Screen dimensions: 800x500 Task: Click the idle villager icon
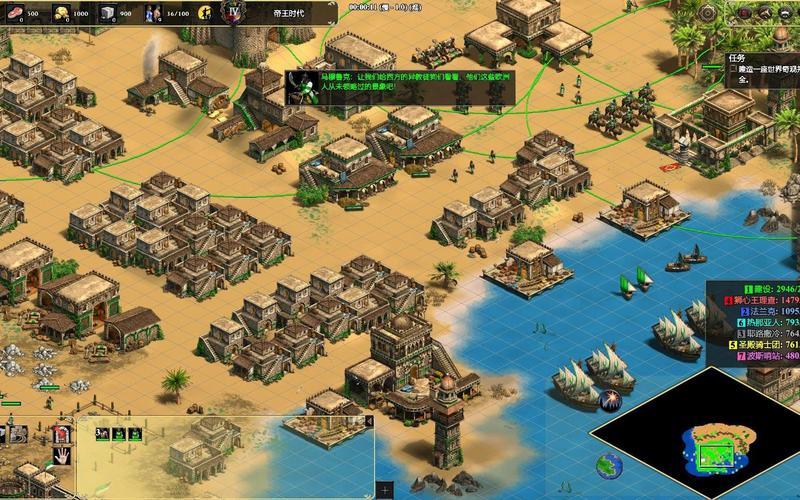click(x=205, y=13)
